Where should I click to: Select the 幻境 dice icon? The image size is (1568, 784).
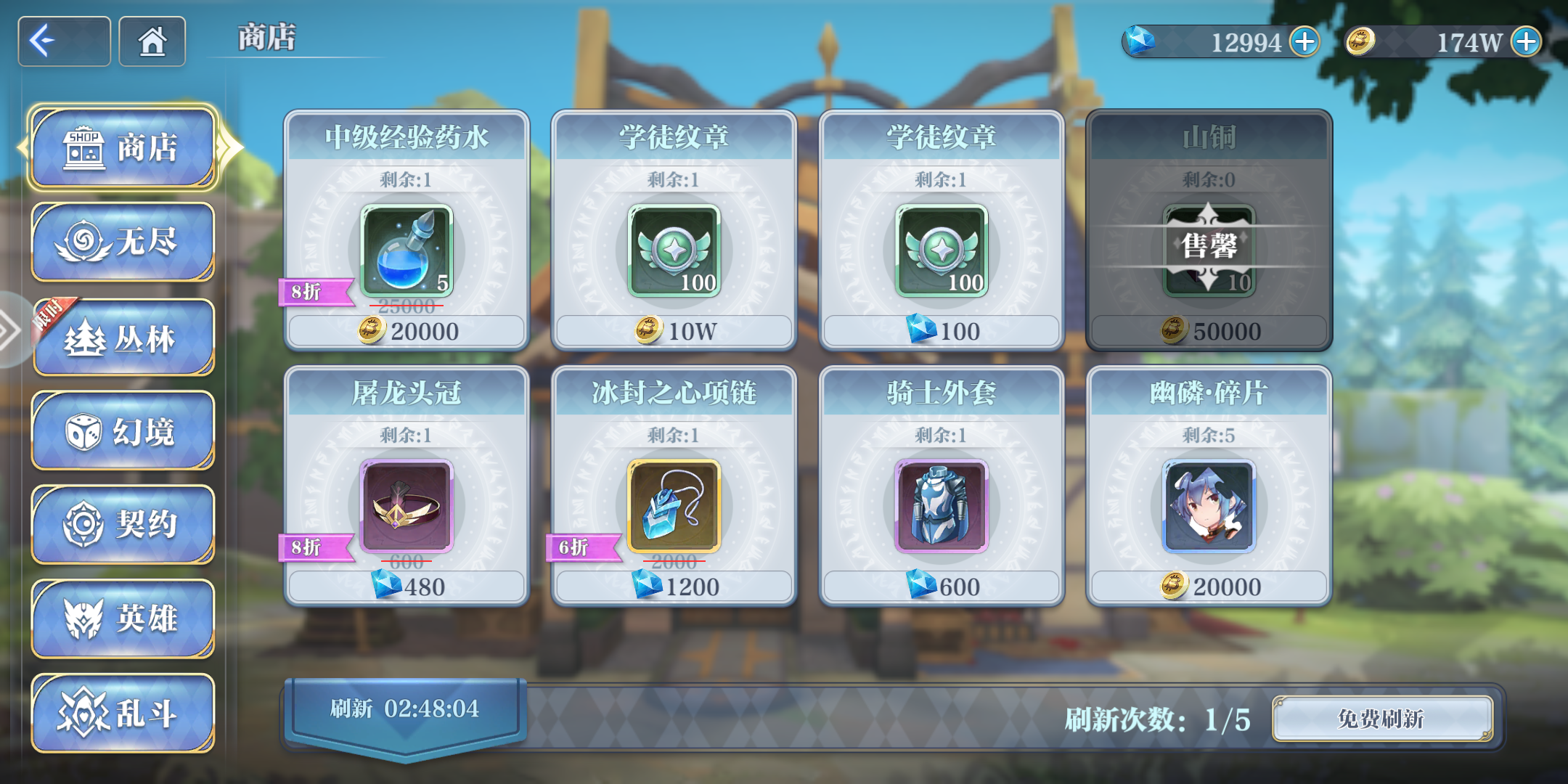[123, 430]
